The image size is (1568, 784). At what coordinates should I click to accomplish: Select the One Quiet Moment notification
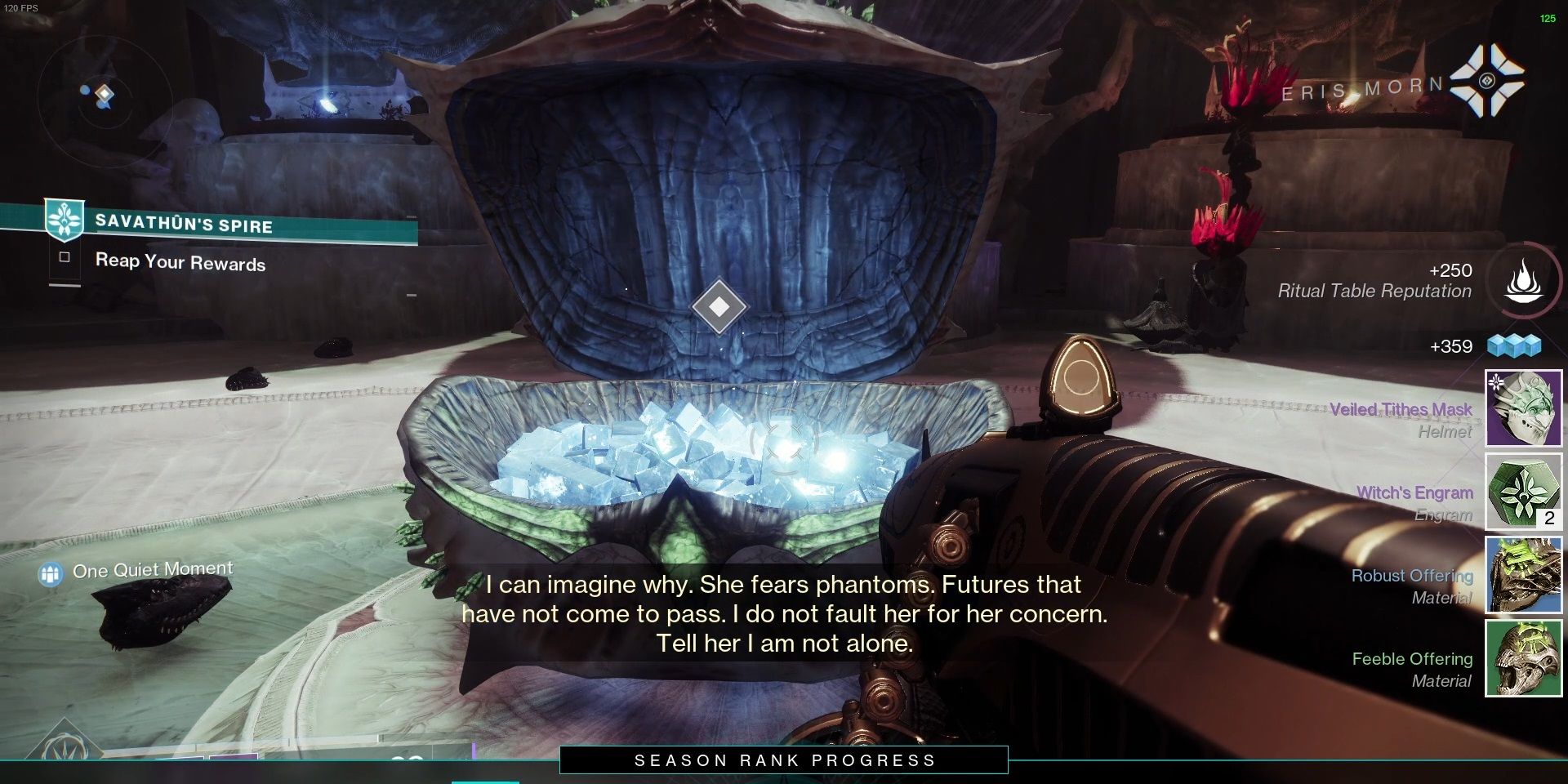point(152,570)
